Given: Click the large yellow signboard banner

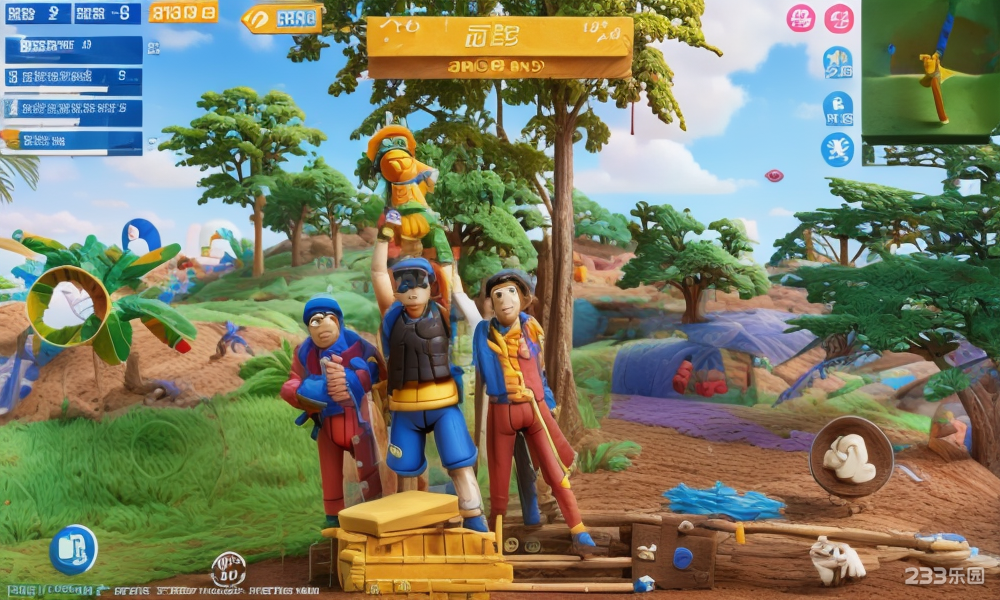Looking at the screenshot, I should pos(500,47).
